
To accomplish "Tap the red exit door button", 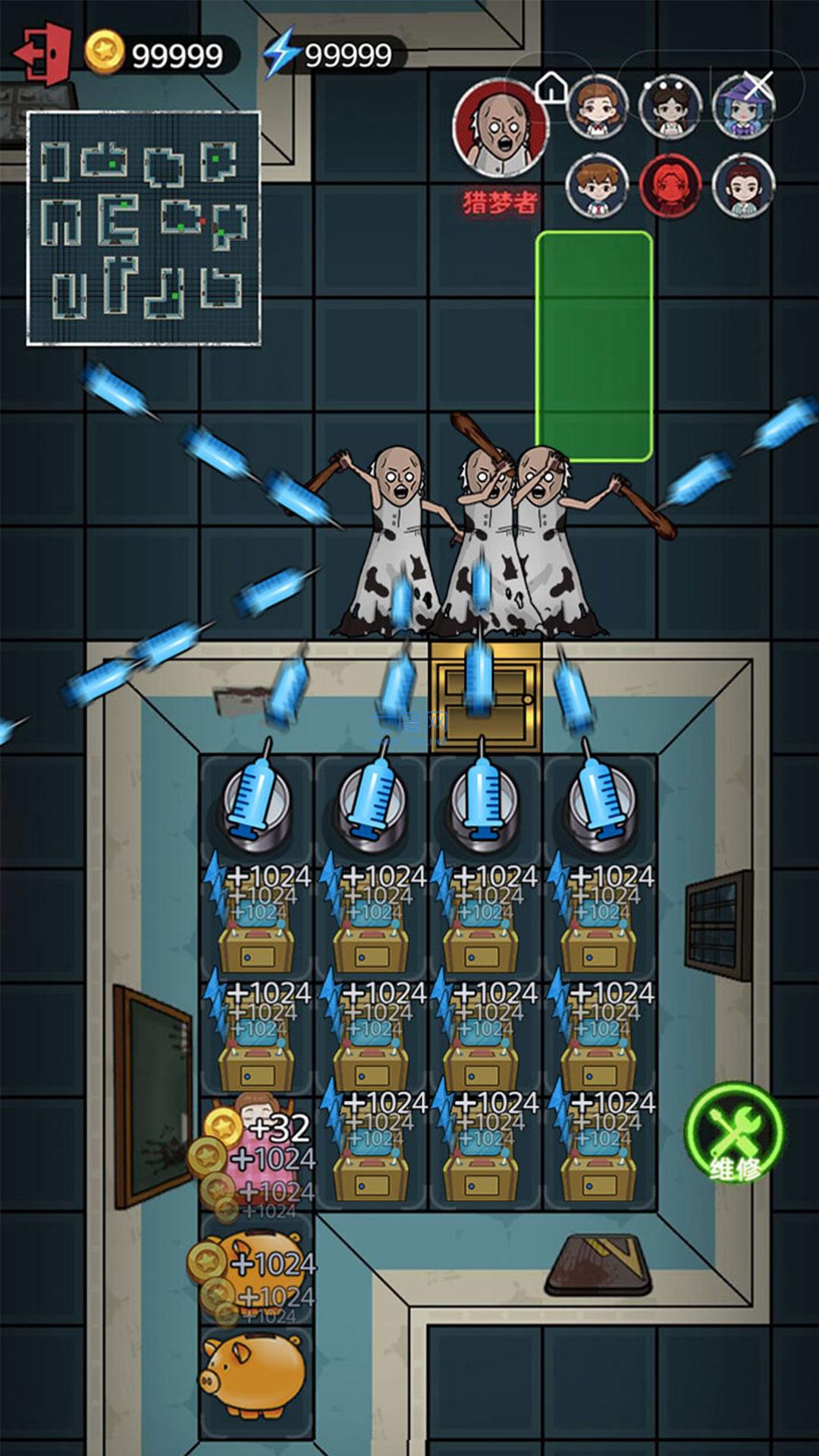I will 43,53.
